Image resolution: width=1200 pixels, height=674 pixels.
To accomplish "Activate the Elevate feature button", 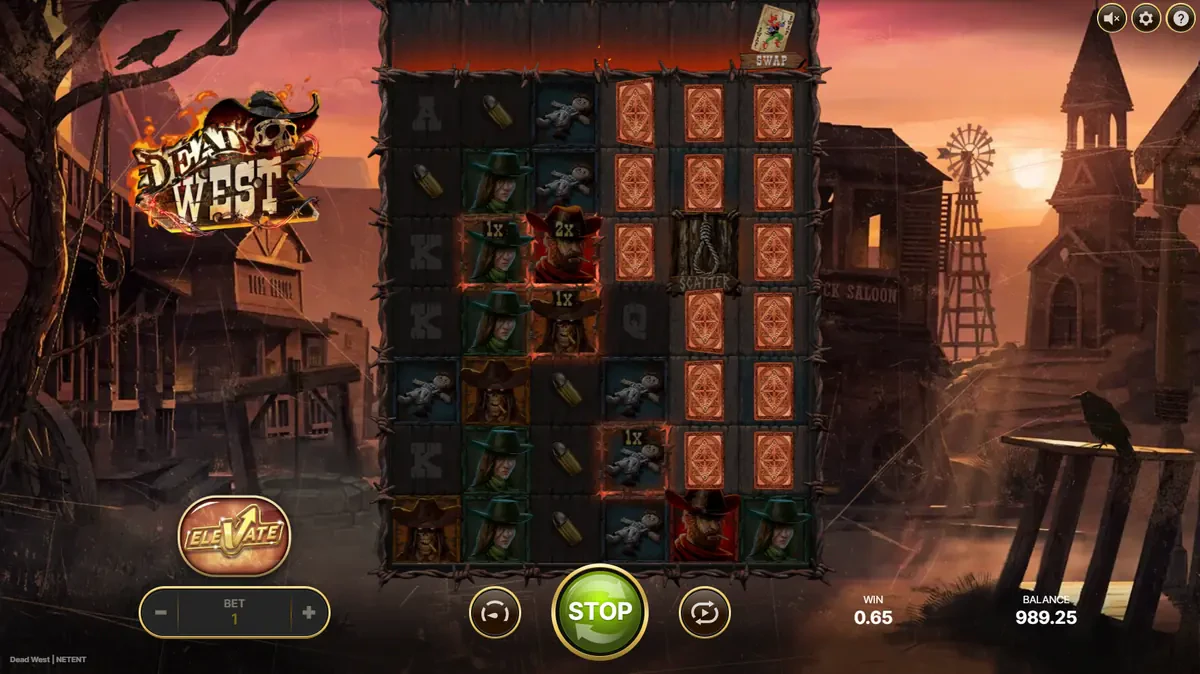I will [234, 535].
